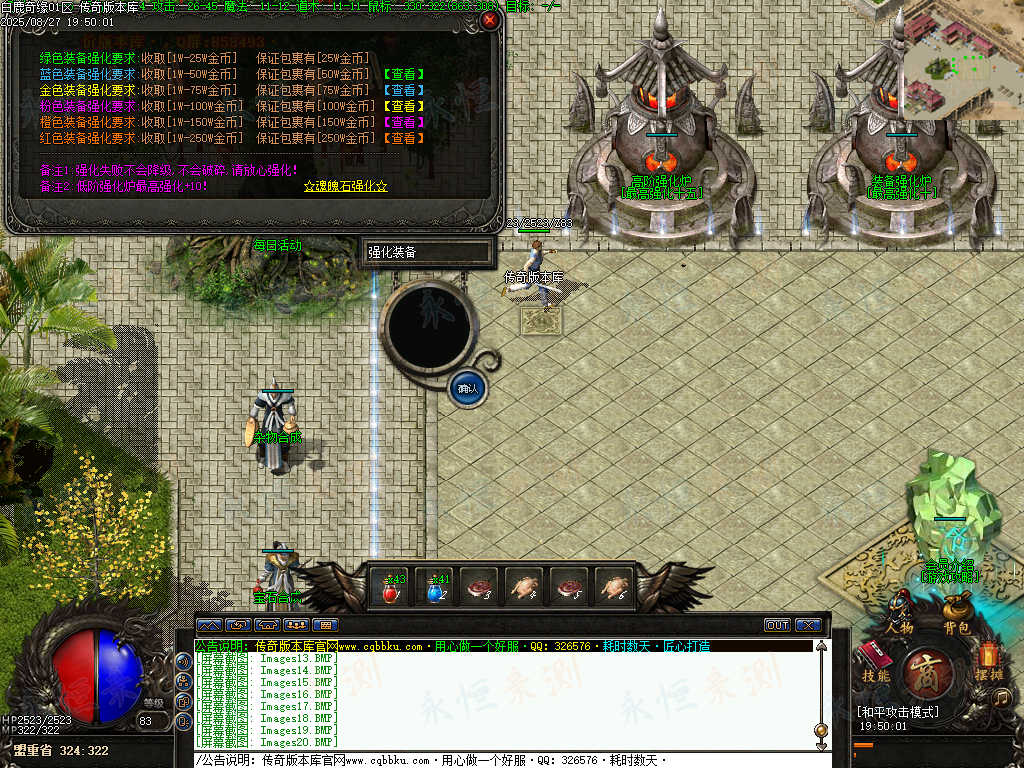Click the OUT button above chat
Viewport: 1024px width, 768px height.
pos(777,625)
